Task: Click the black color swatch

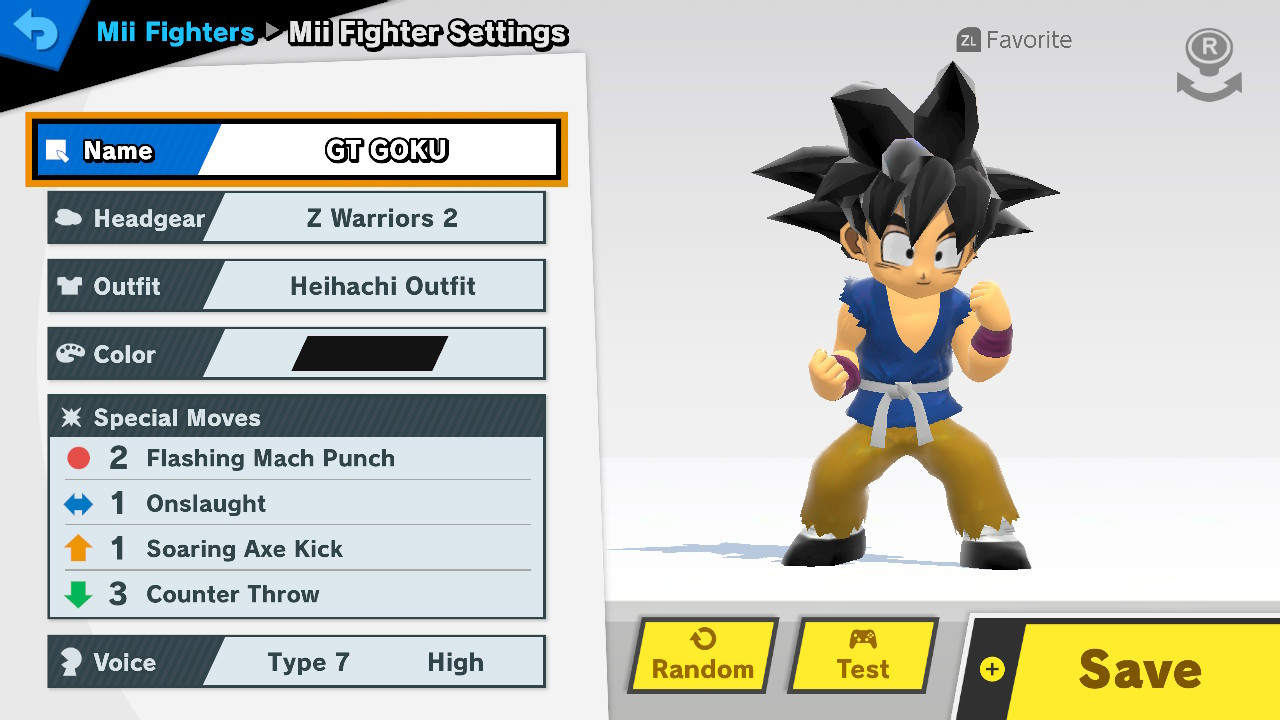Action: pyautogui.click(x=372, y=352)
